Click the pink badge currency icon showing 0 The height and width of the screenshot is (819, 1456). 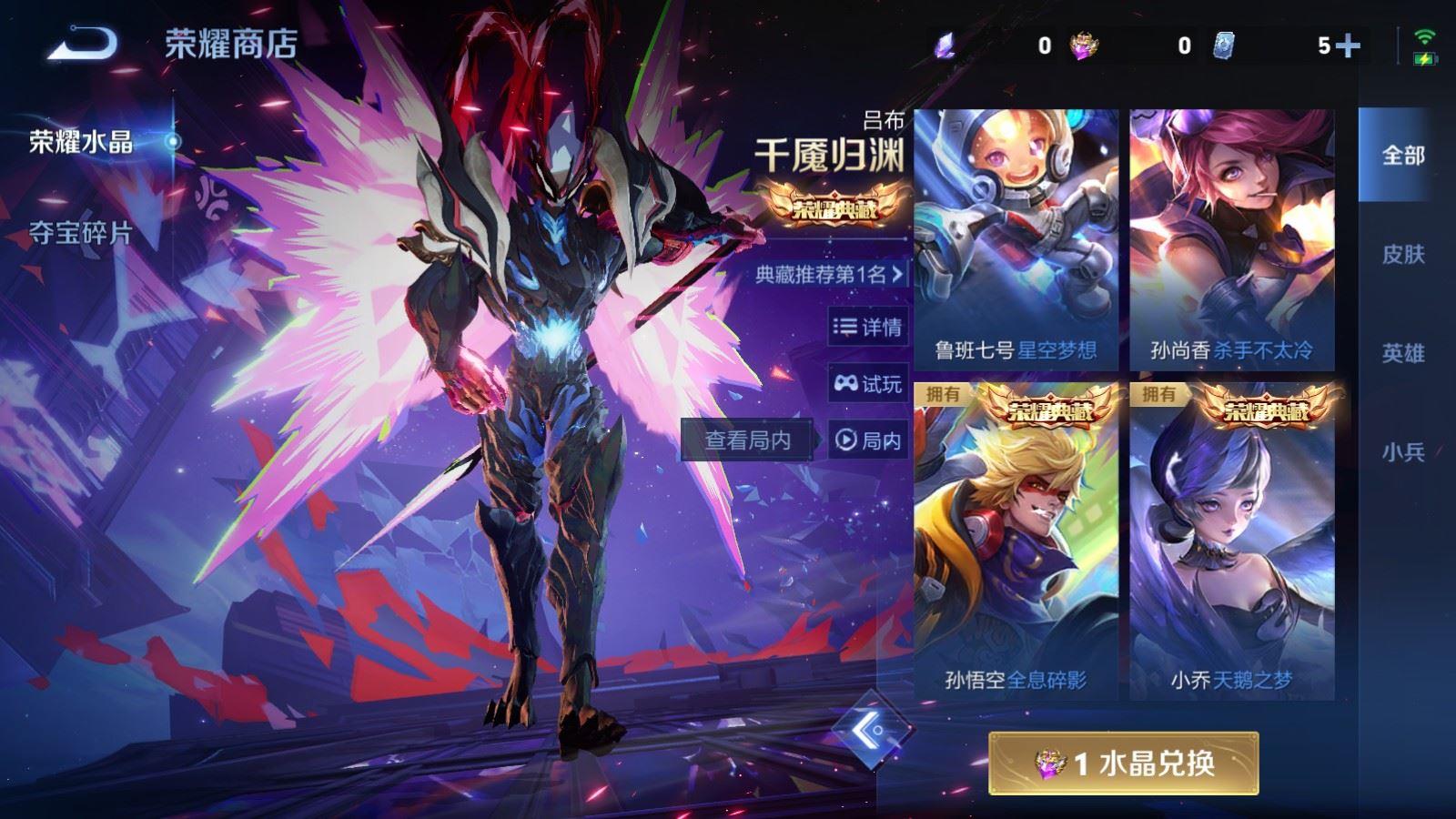click(x=1083, y=42)
